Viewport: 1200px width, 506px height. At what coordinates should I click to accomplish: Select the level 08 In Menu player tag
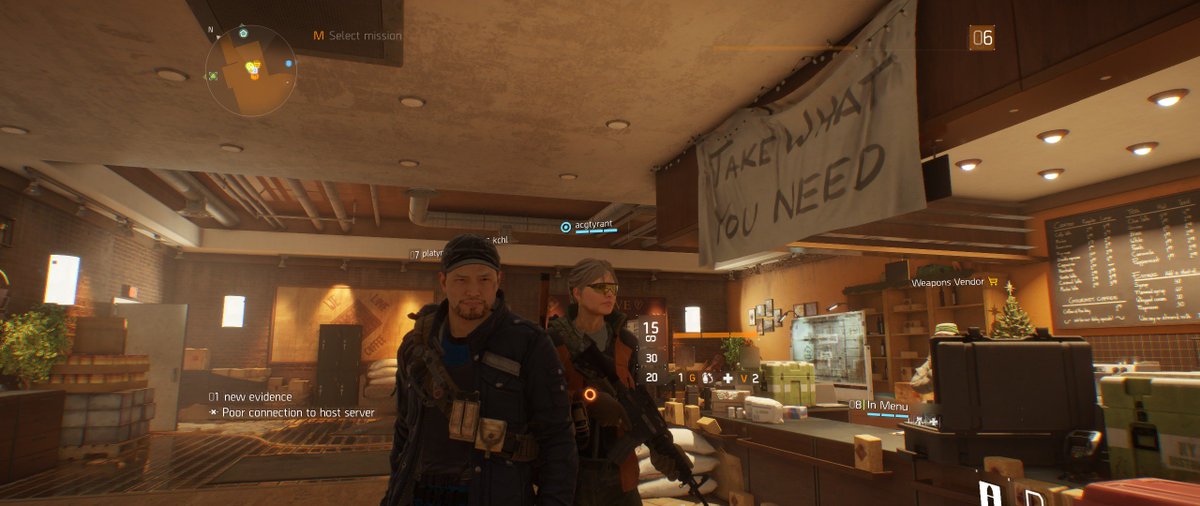click(x=879, y=405)
